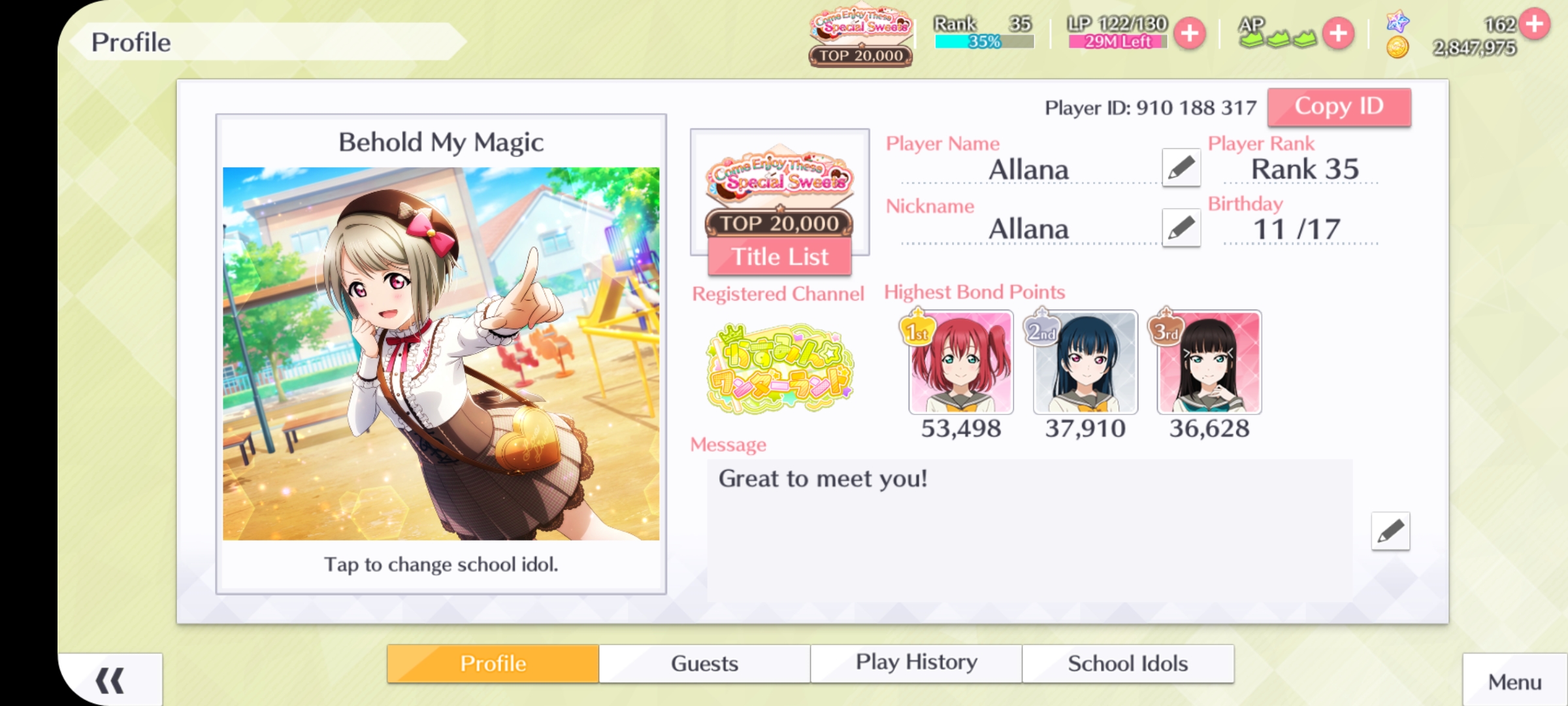Show the School Idols tab

1128,664
